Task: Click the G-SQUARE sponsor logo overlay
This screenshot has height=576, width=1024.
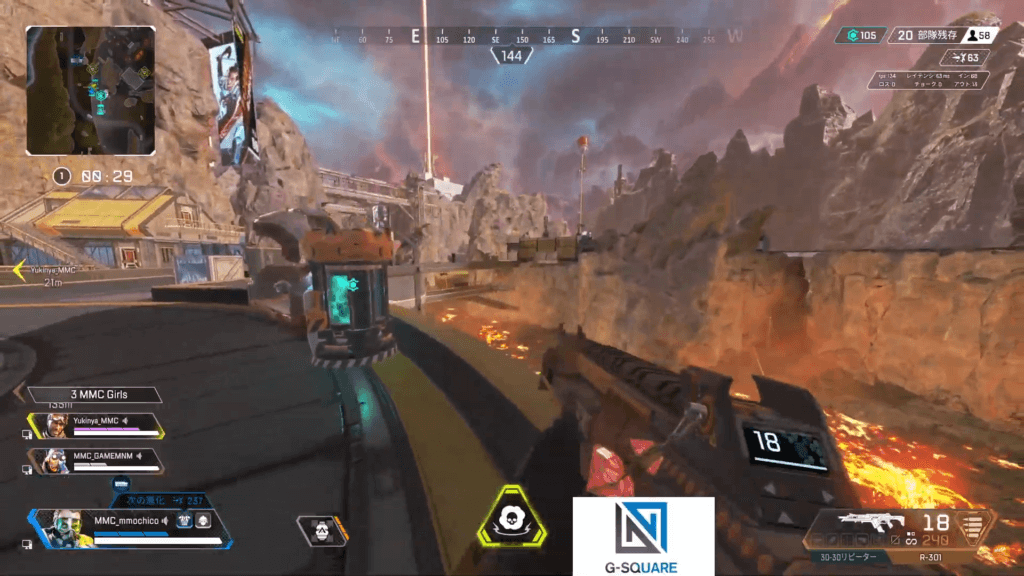Action: pos(642,536)
